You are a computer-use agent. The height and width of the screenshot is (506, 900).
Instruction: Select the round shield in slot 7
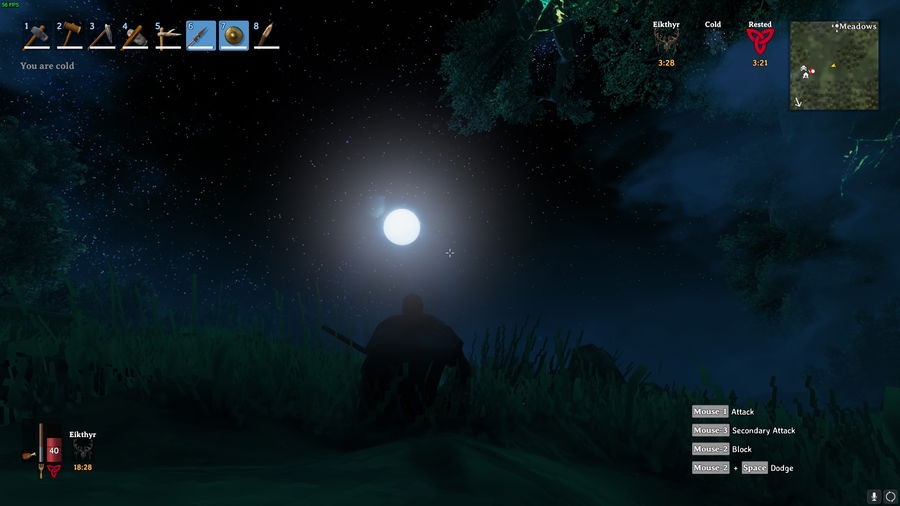click(234, 36)
